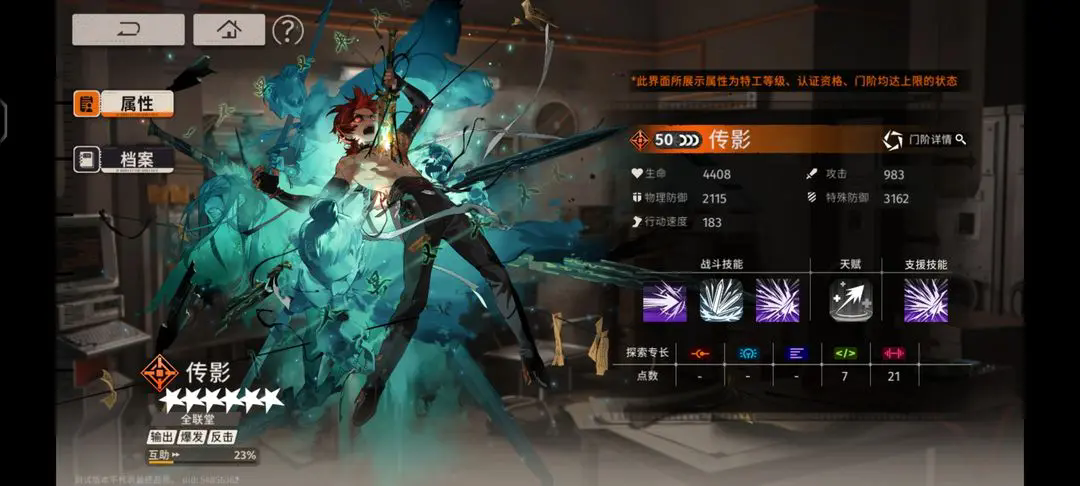Open the question mark help
The image size is (1080, 486).
[x=287, y=30]
